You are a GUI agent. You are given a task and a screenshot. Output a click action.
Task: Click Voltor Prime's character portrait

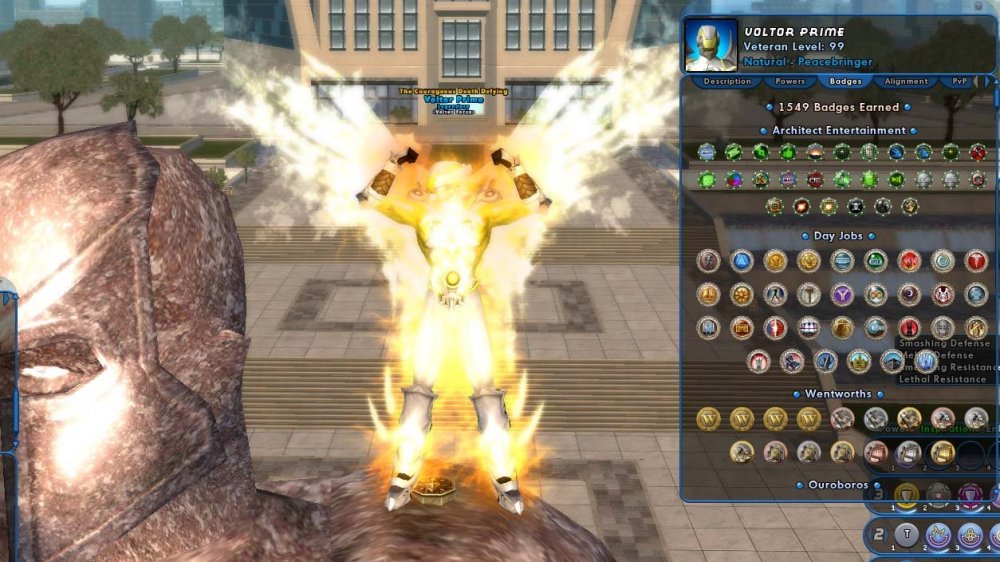(711, 45)
